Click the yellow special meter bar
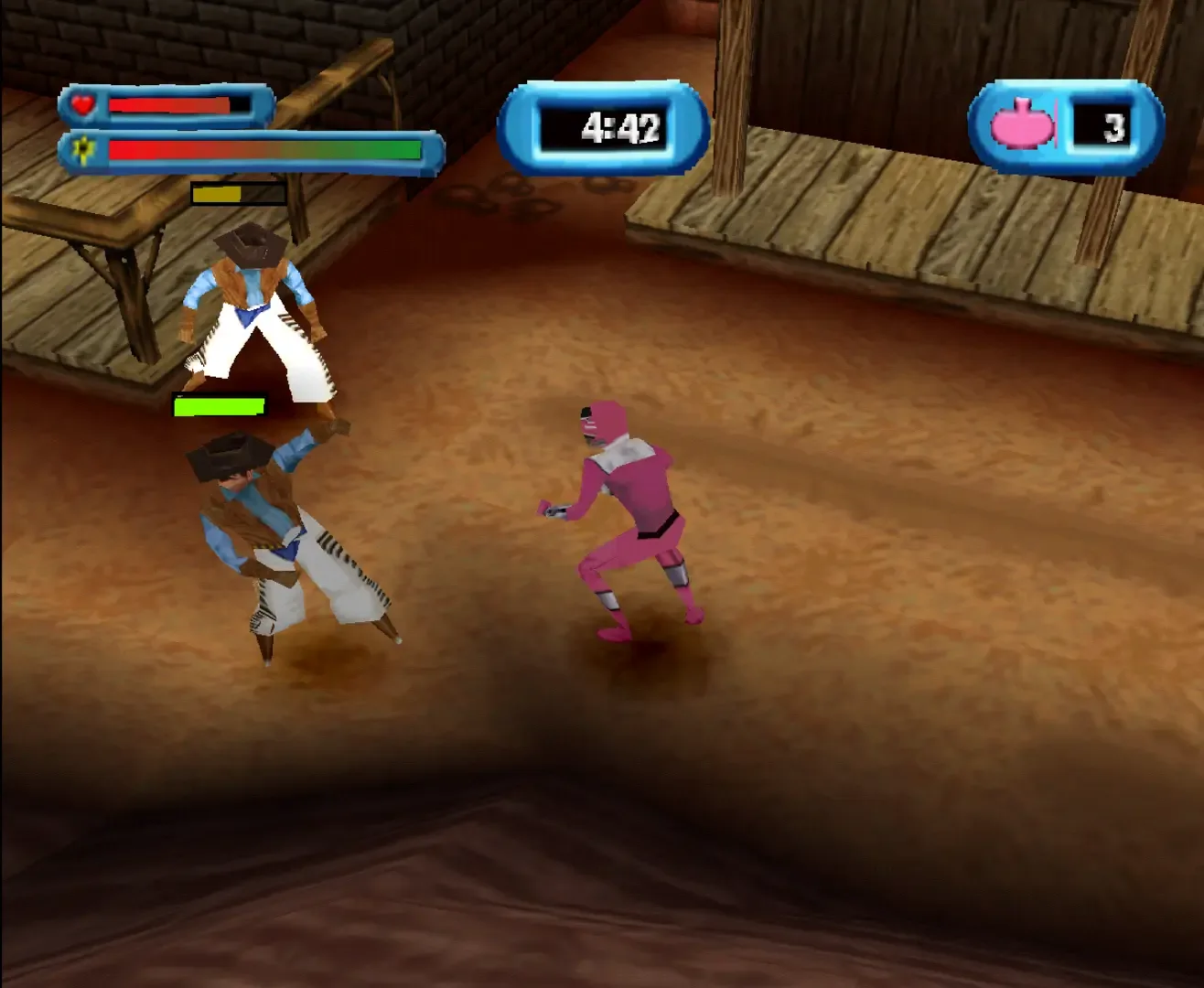Image resolution: width=1204 pixels, height=988 pixels. (x=216, y=193)
